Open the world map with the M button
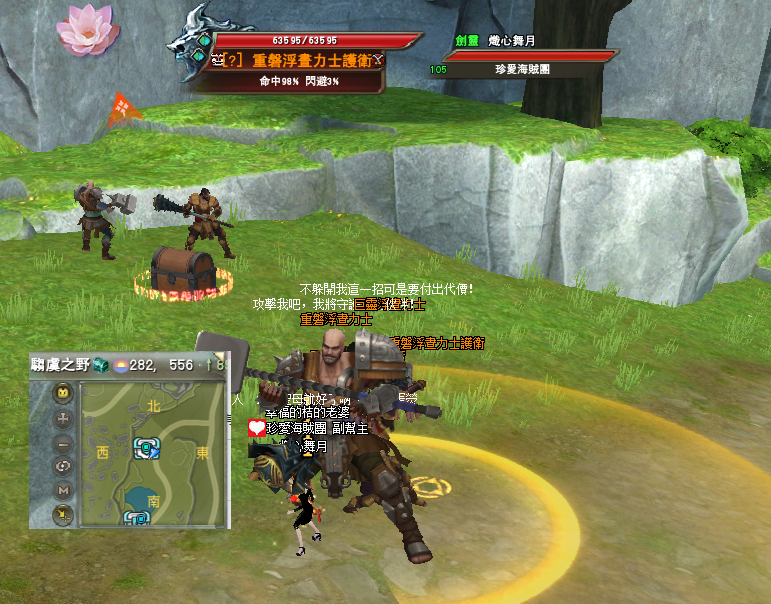This screenshot has height=604, width=771. coord(64,490)
